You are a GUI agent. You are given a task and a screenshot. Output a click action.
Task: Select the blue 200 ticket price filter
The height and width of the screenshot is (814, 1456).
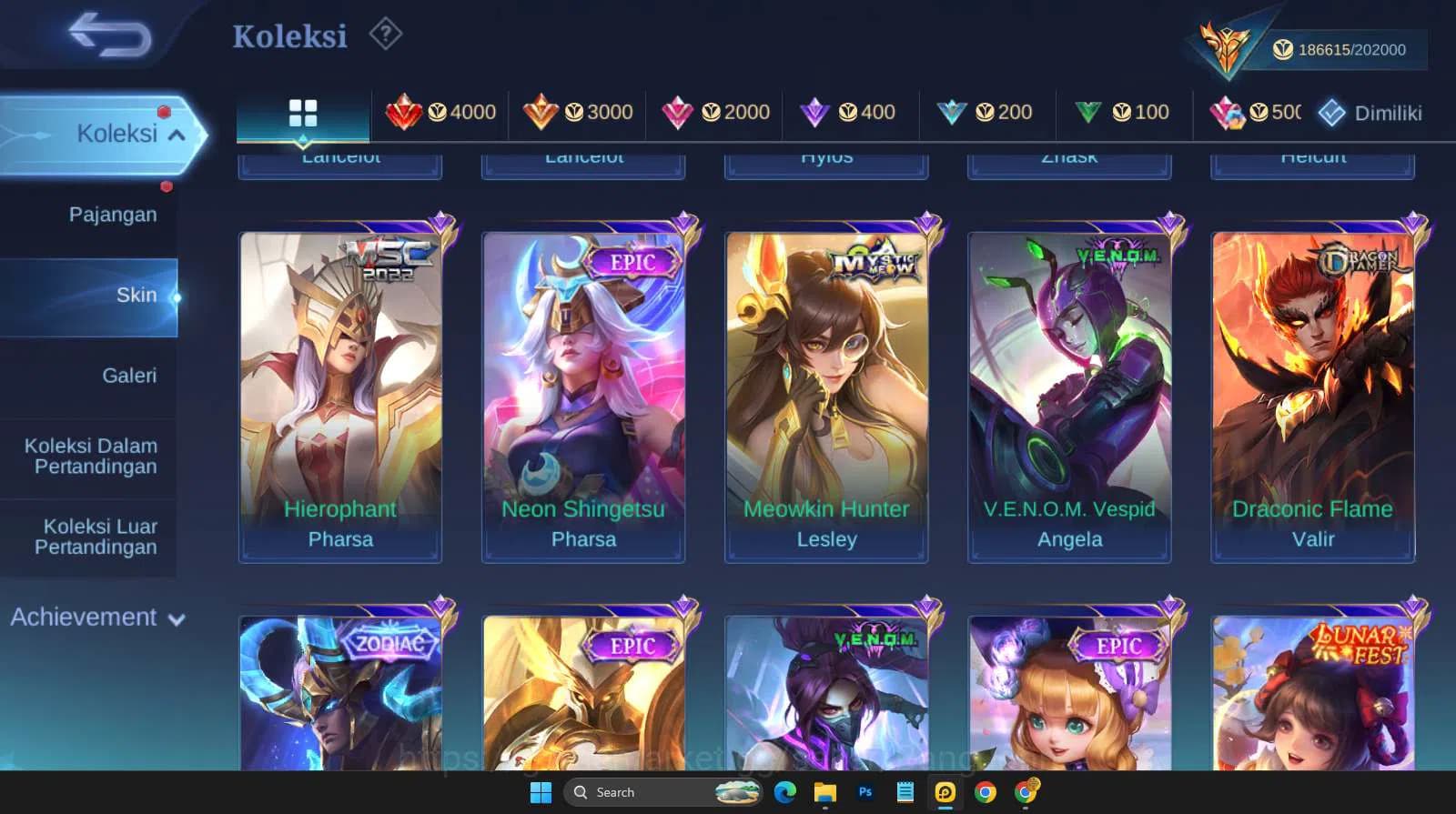coord(986,112)
